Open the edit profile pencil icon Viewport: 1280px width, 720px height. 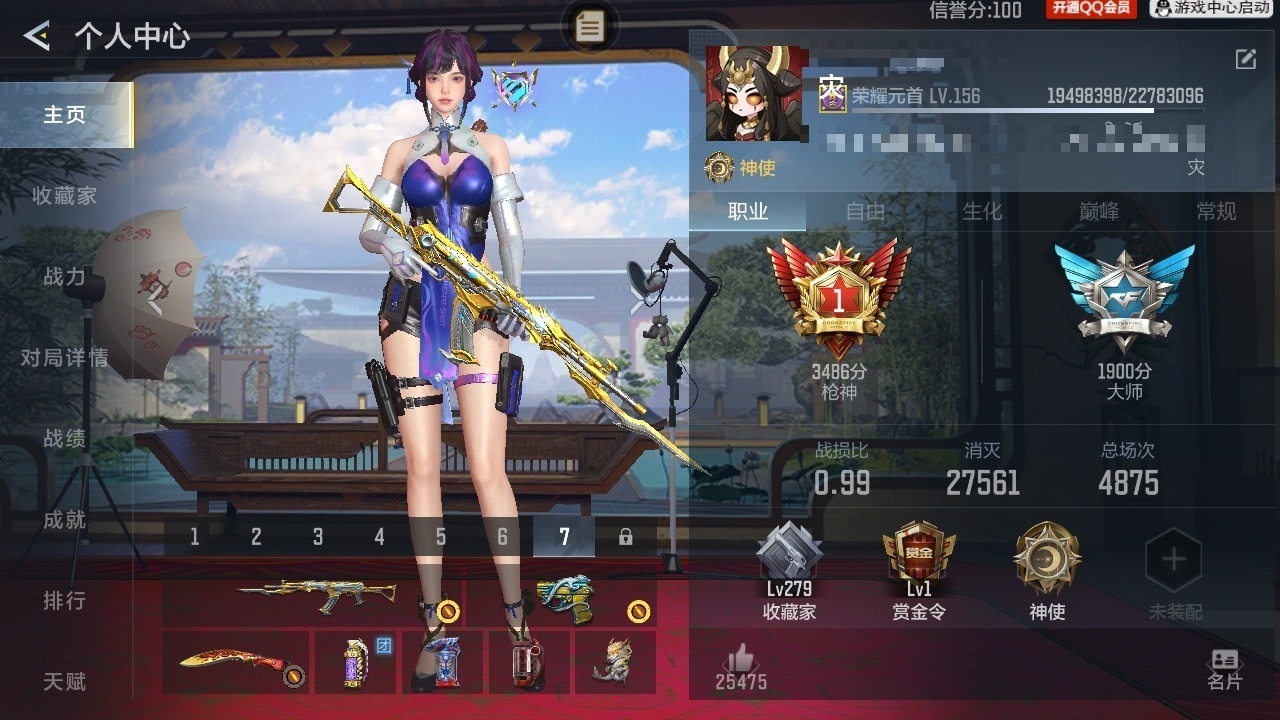coord(1244,60)
